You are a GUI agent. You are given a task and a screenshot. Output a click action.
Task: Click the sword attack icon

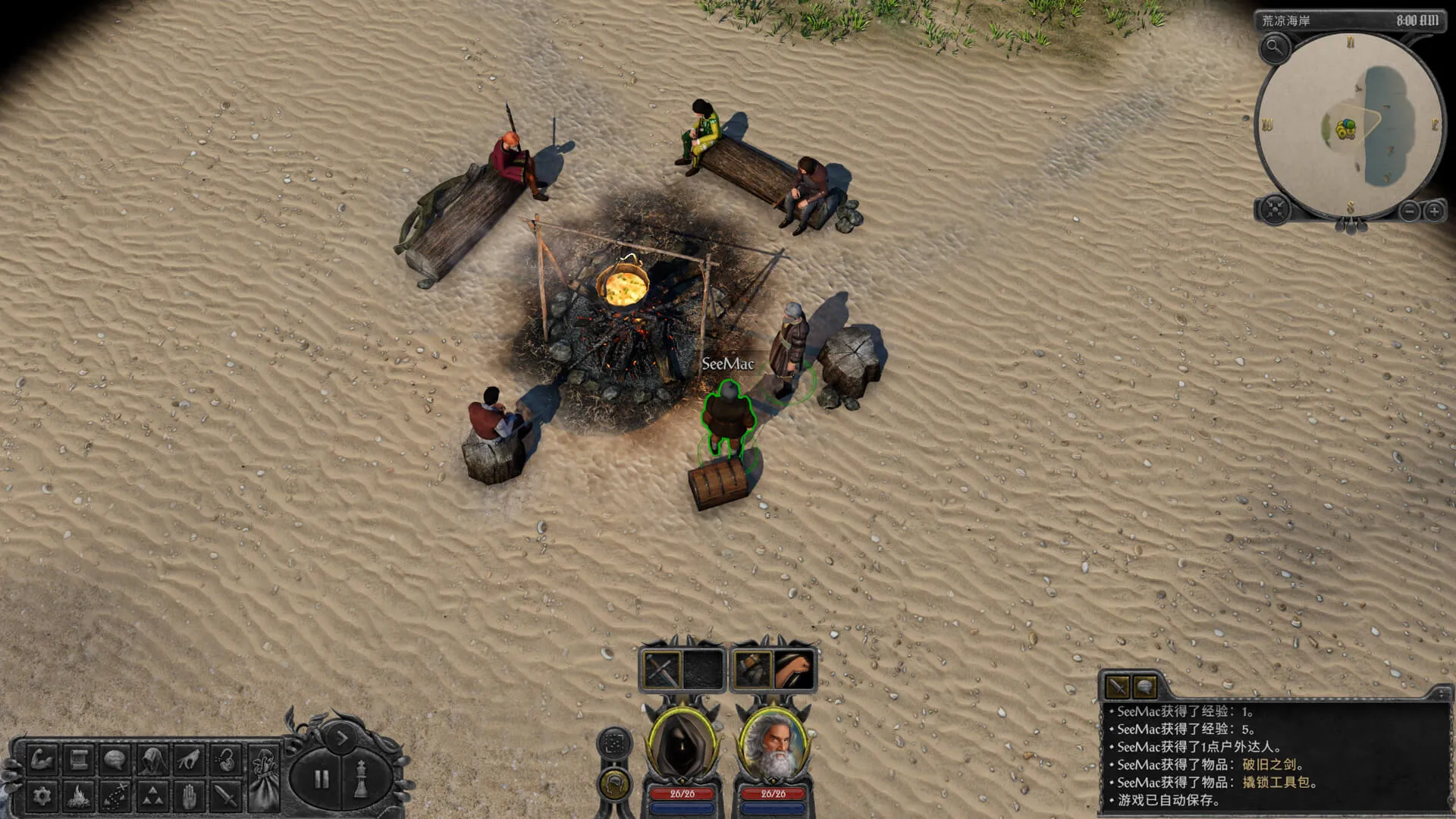pos(226,795)
